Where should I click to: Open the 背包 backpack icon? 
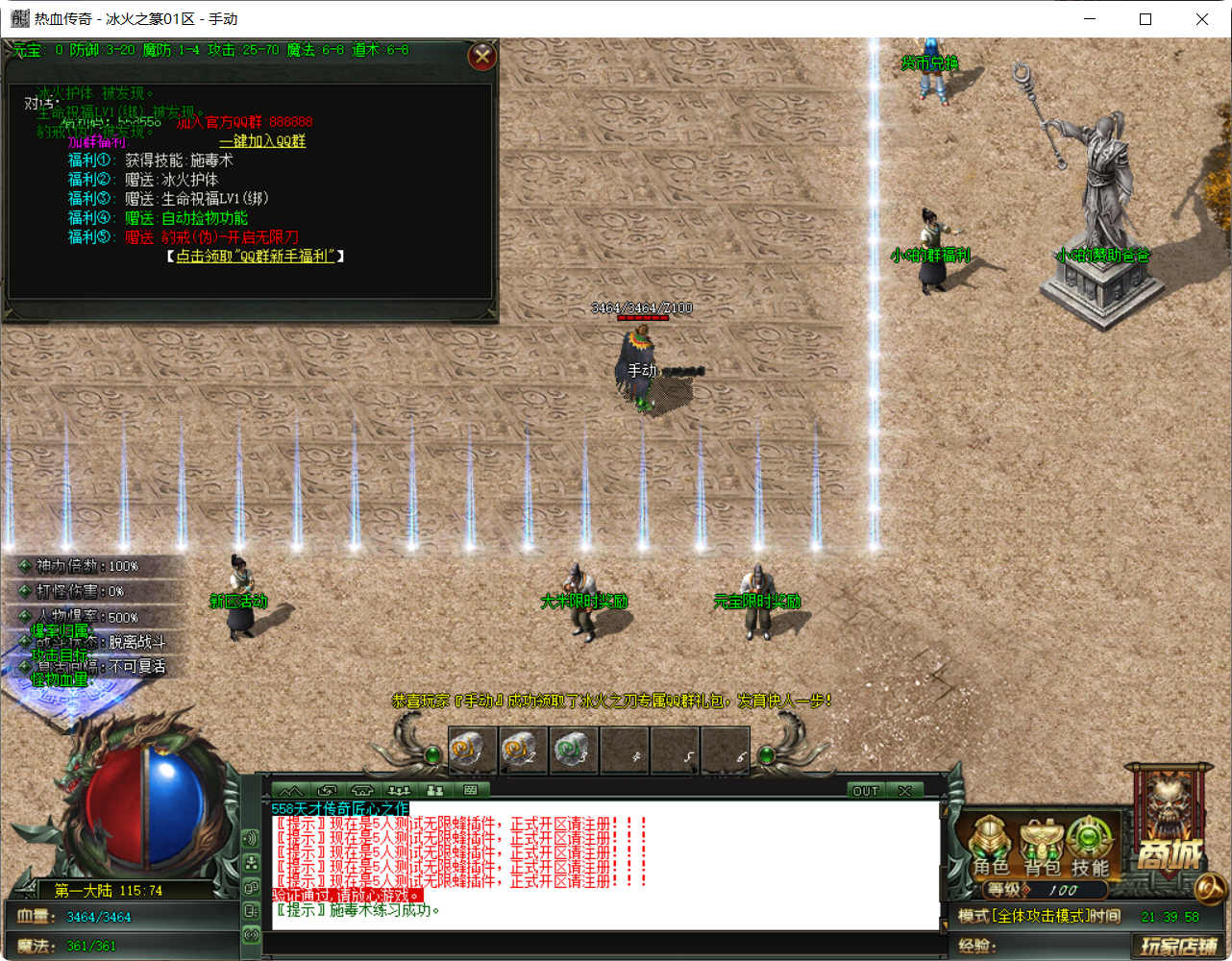pos(1041,851)
